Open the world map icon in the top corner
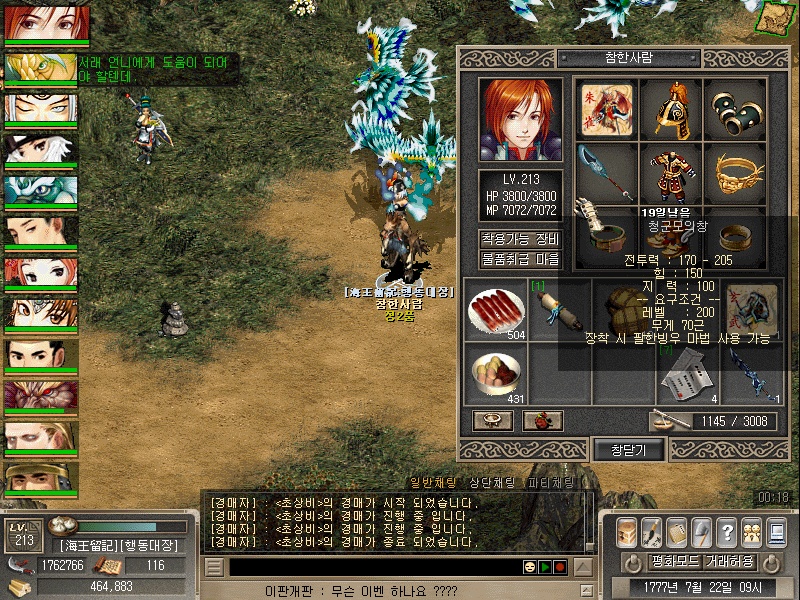 pyautogui.click(x=779, y=17)
